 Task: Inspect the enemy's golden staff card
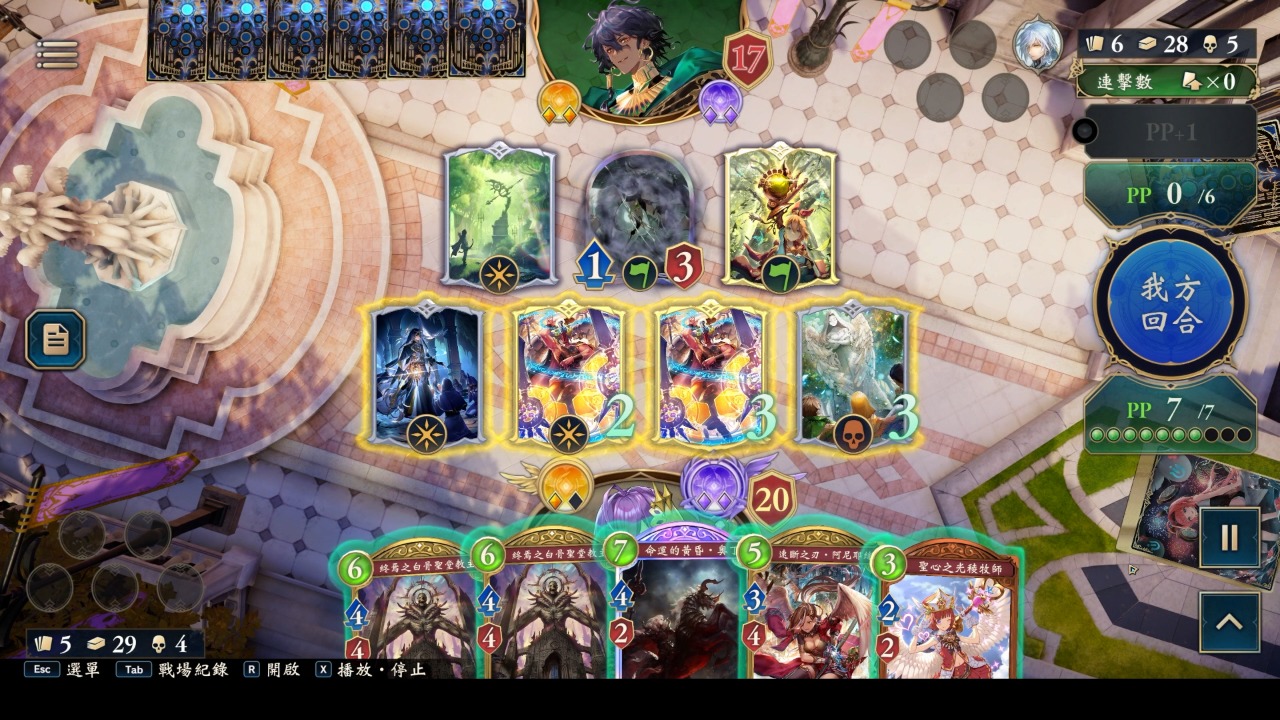780,217
